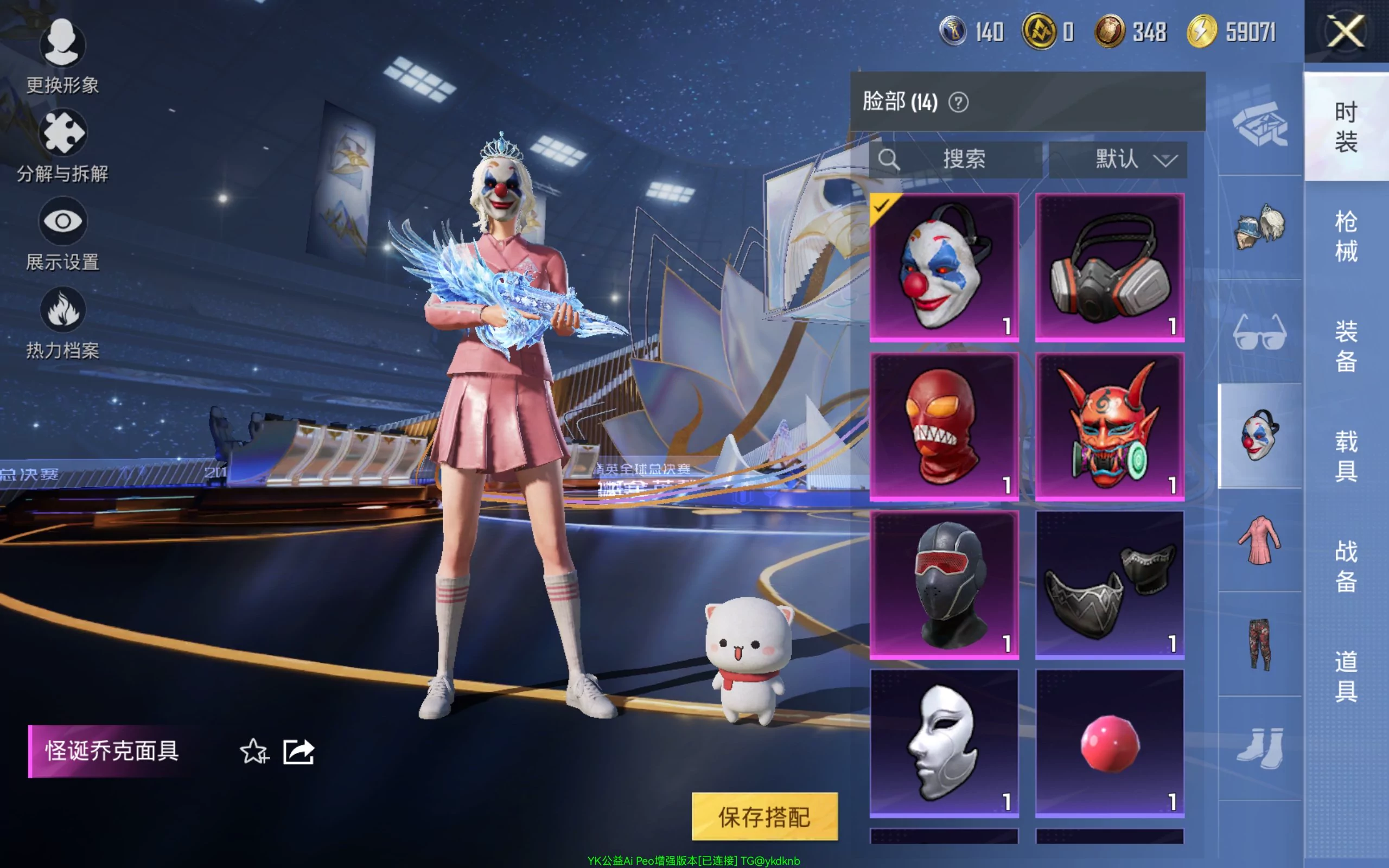Favorite the item with star icon

(x=254, y=751)
